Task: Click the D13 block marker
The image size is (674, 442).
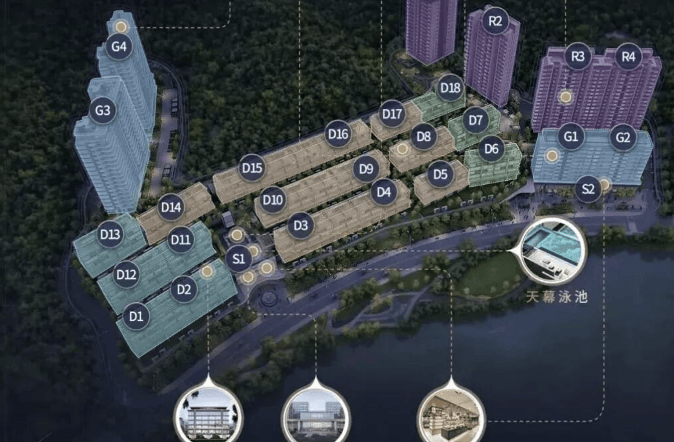Action: click(110, 234)
